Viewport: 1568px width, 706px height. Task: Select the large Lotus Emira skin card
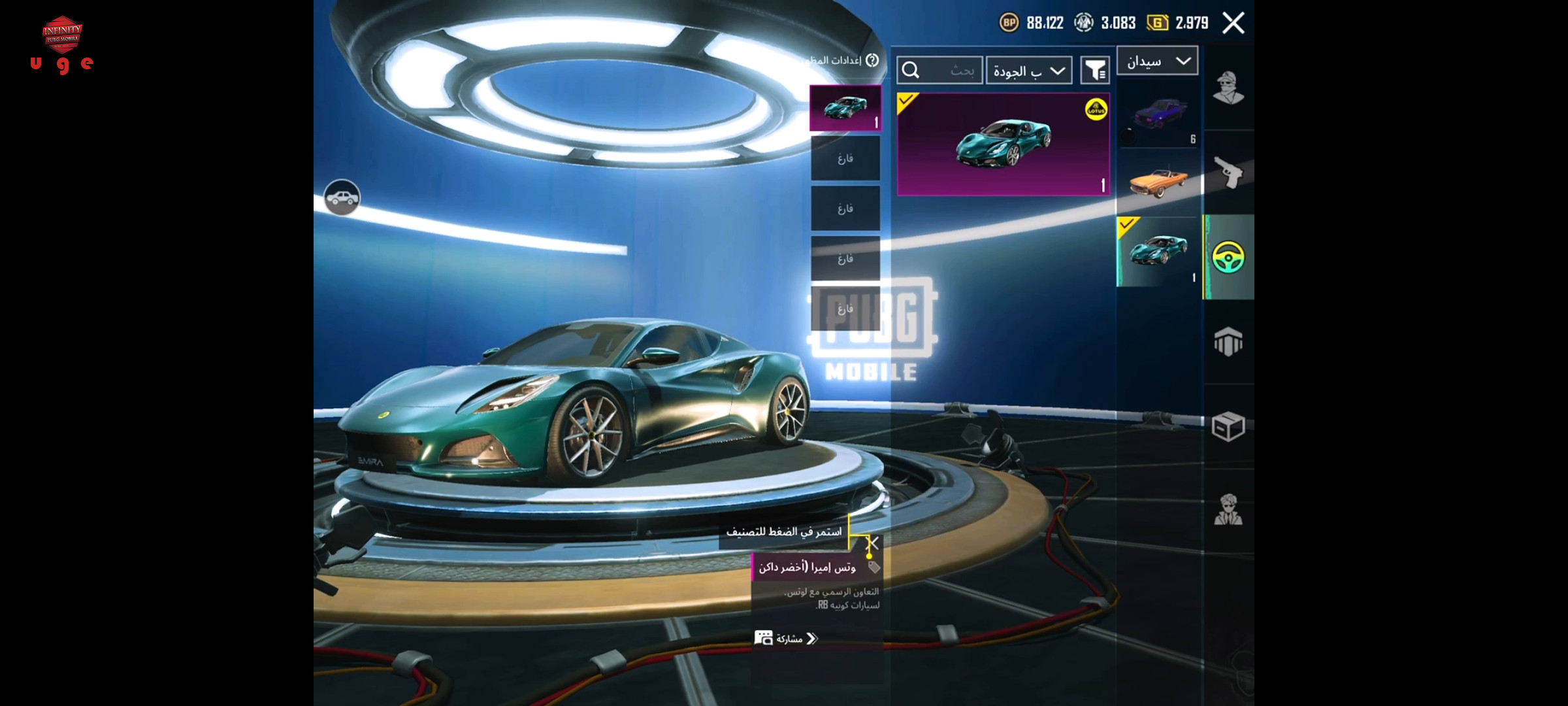point(1003,144)
